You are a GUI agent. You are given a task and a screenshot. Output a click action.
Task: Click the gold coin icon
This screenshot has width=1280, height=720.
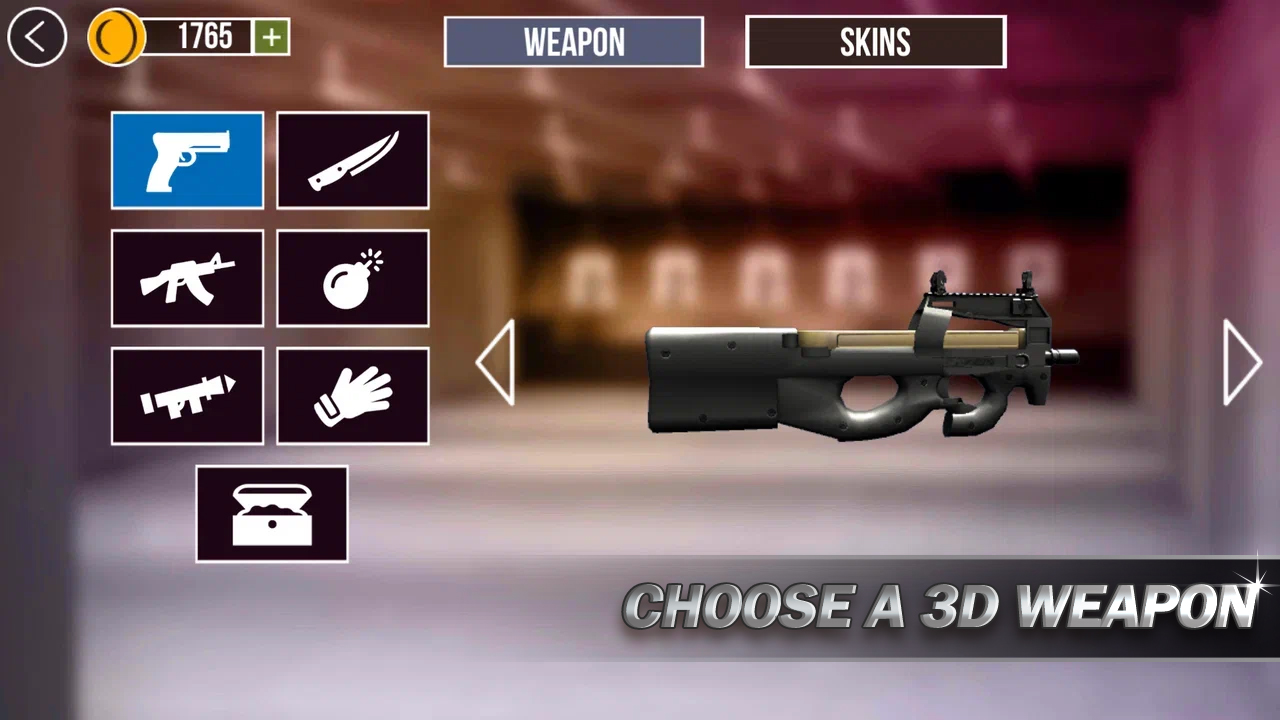pos(116,38)
